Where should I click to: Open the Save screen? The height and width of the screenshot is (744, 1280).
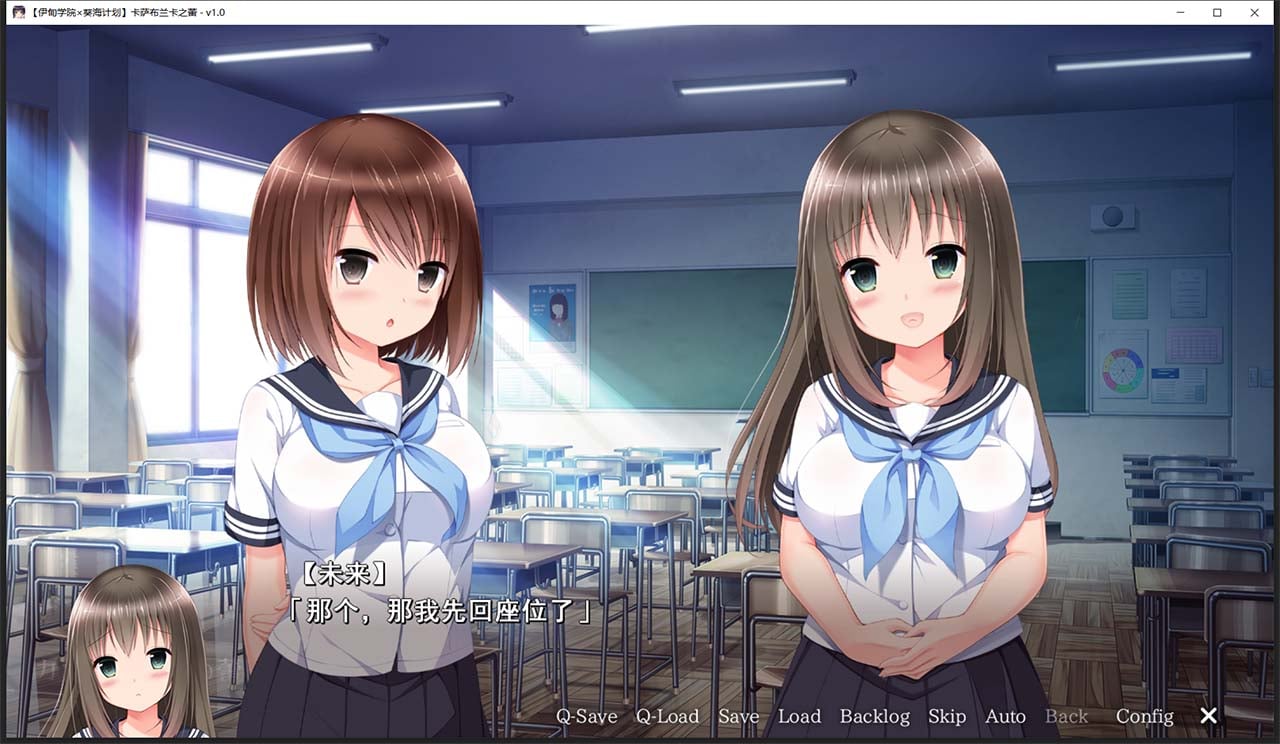point(738,716)
